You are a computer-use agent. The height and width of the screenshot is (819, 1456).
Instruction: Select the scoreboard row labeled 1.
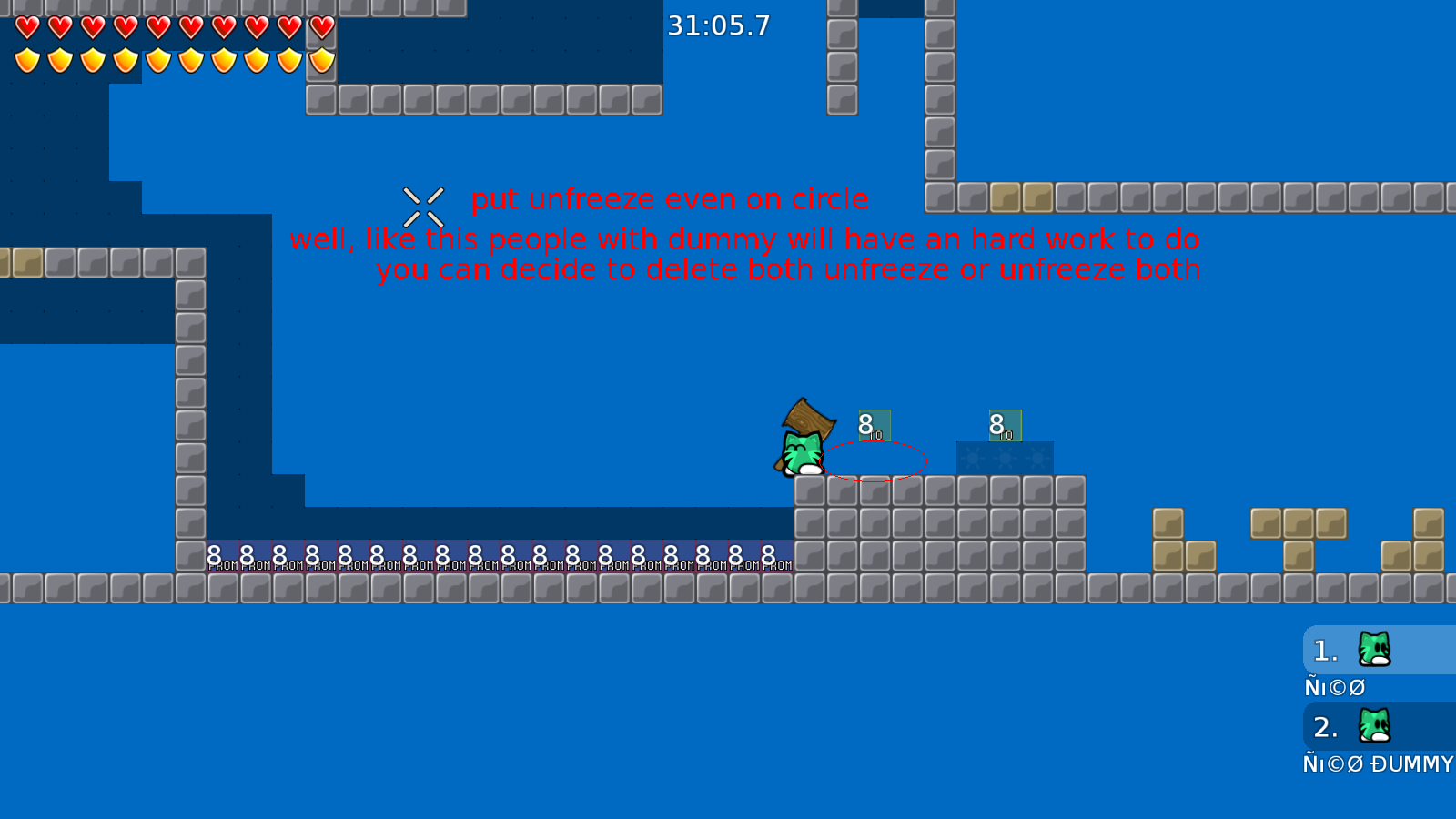point(1325,650)
